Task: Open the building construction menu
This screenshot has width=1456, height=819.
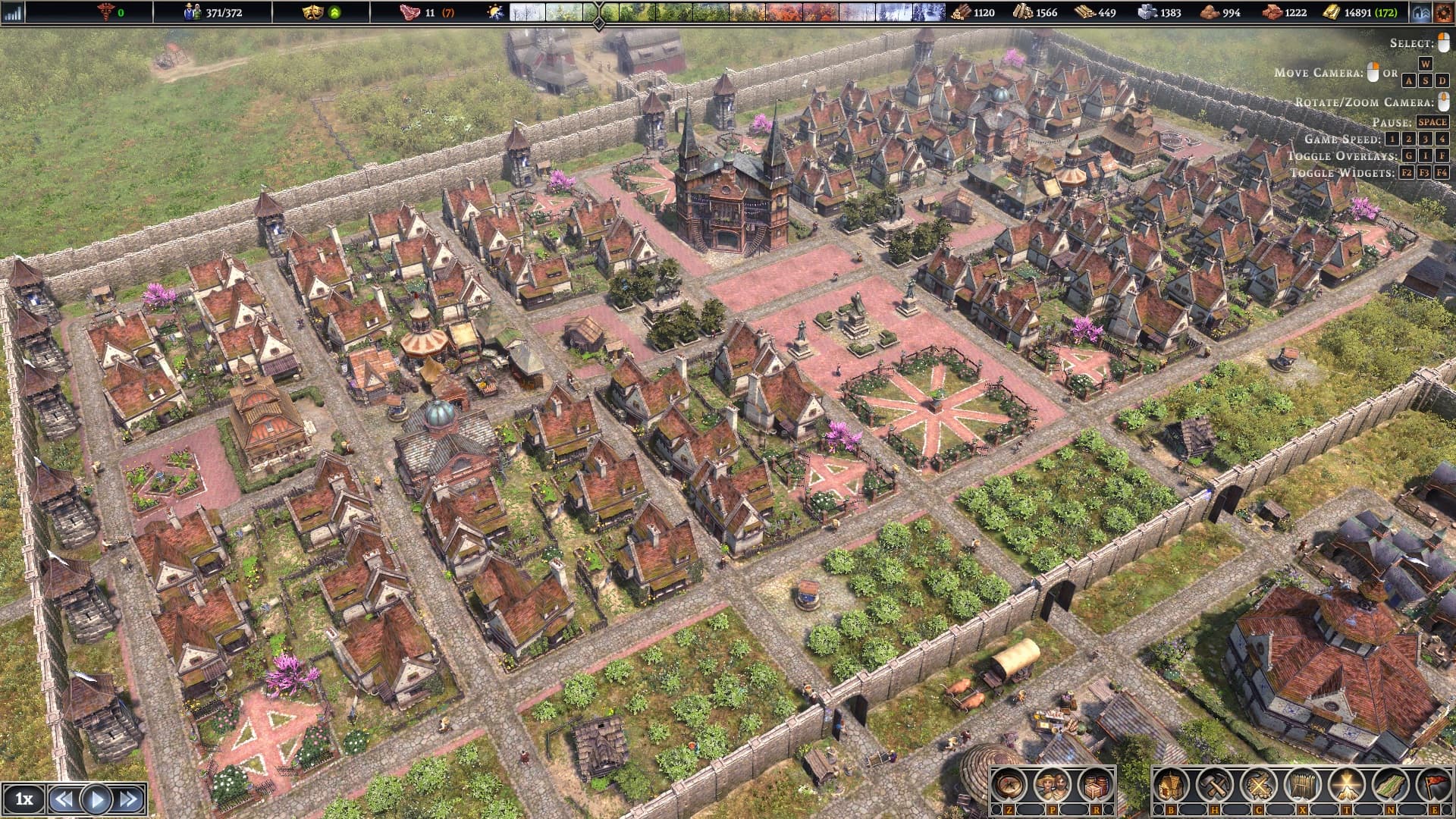Action: [x=1171, y=786]
